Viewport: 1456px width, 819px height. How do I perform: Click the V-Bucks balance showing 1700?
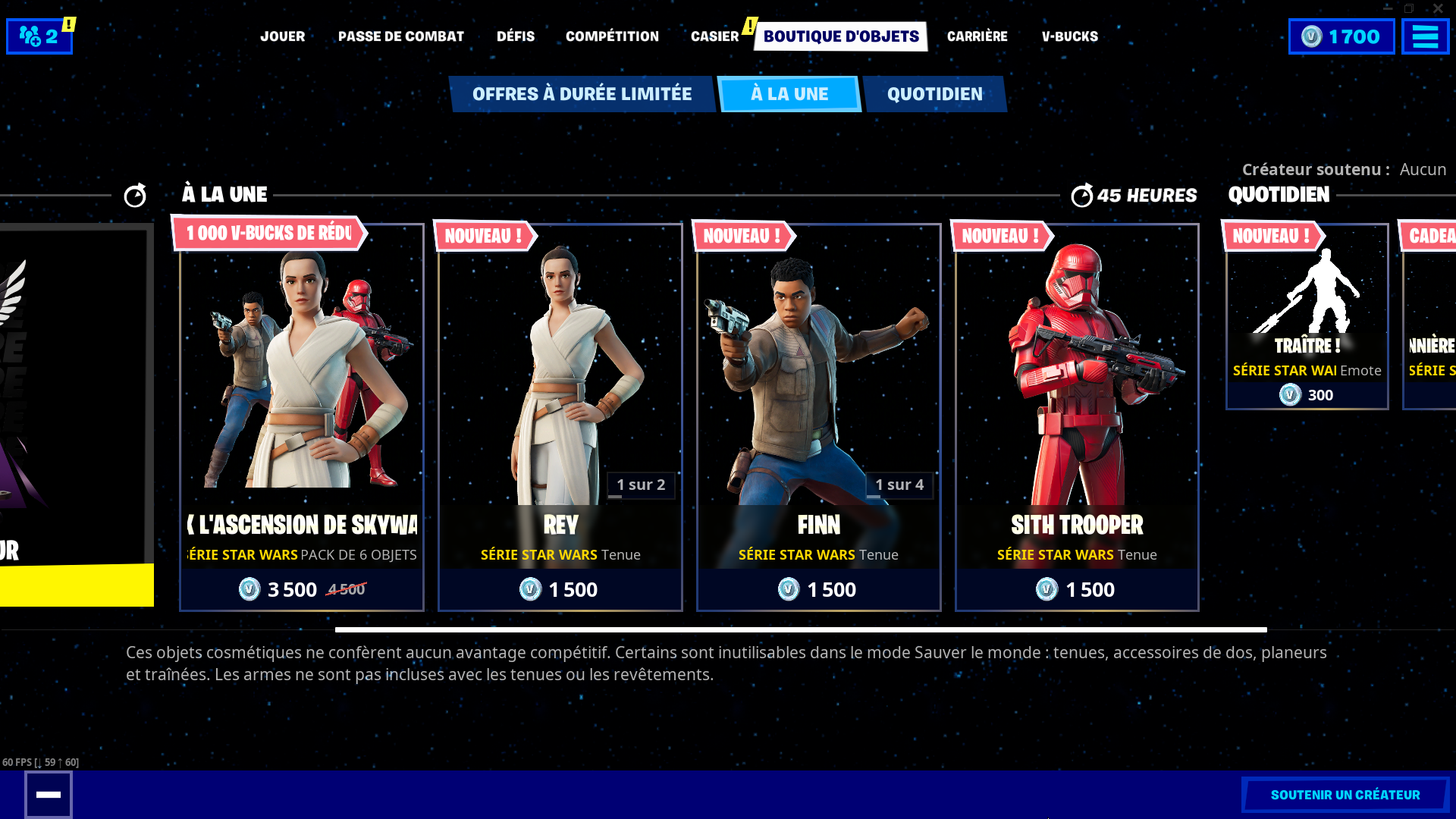(x=1341, y=36)
